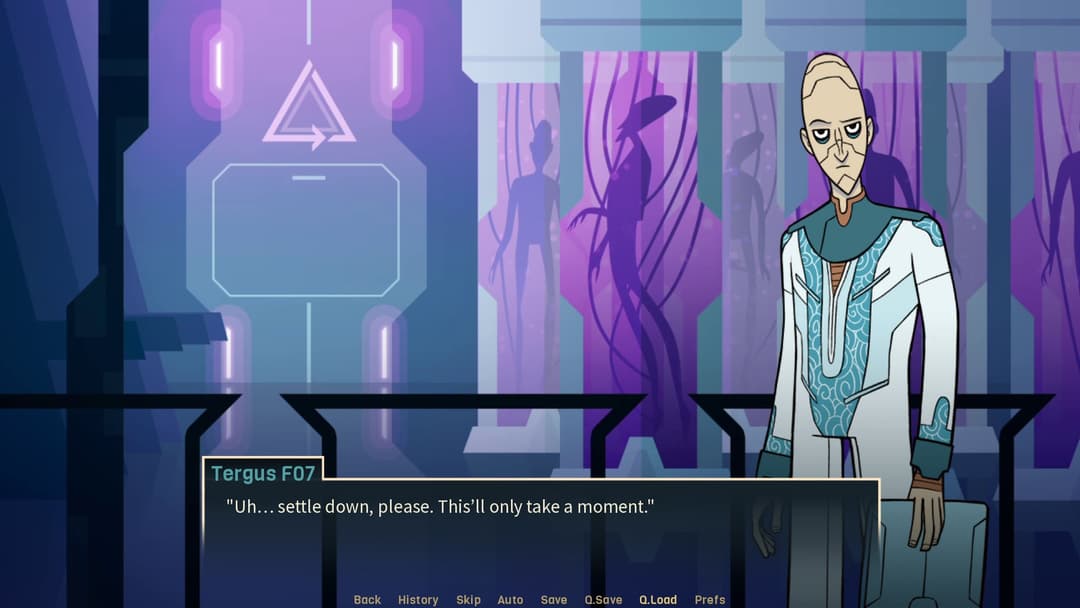Activate Skip mode
This screenshot has width=1080, height=608.
pyautogui.click(x=468, y=600)
